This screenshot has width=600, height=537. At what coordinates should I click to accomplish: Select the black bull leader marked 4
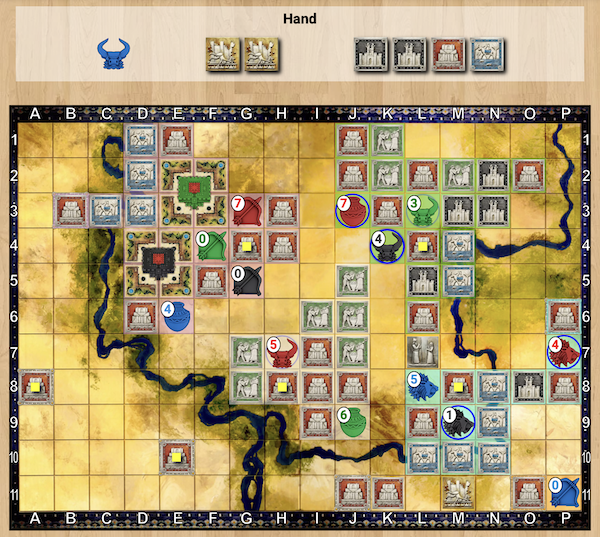coord(387,246)
